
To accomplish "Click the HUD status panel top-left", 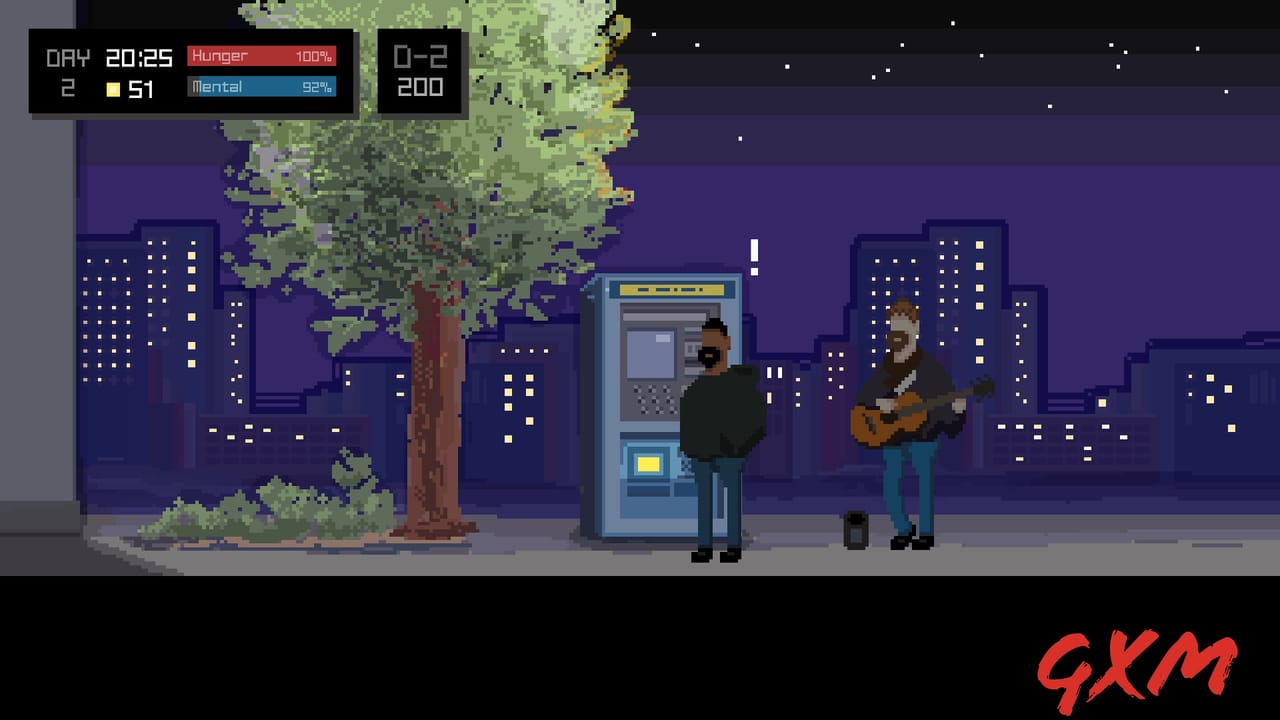I will click(190, 71).
